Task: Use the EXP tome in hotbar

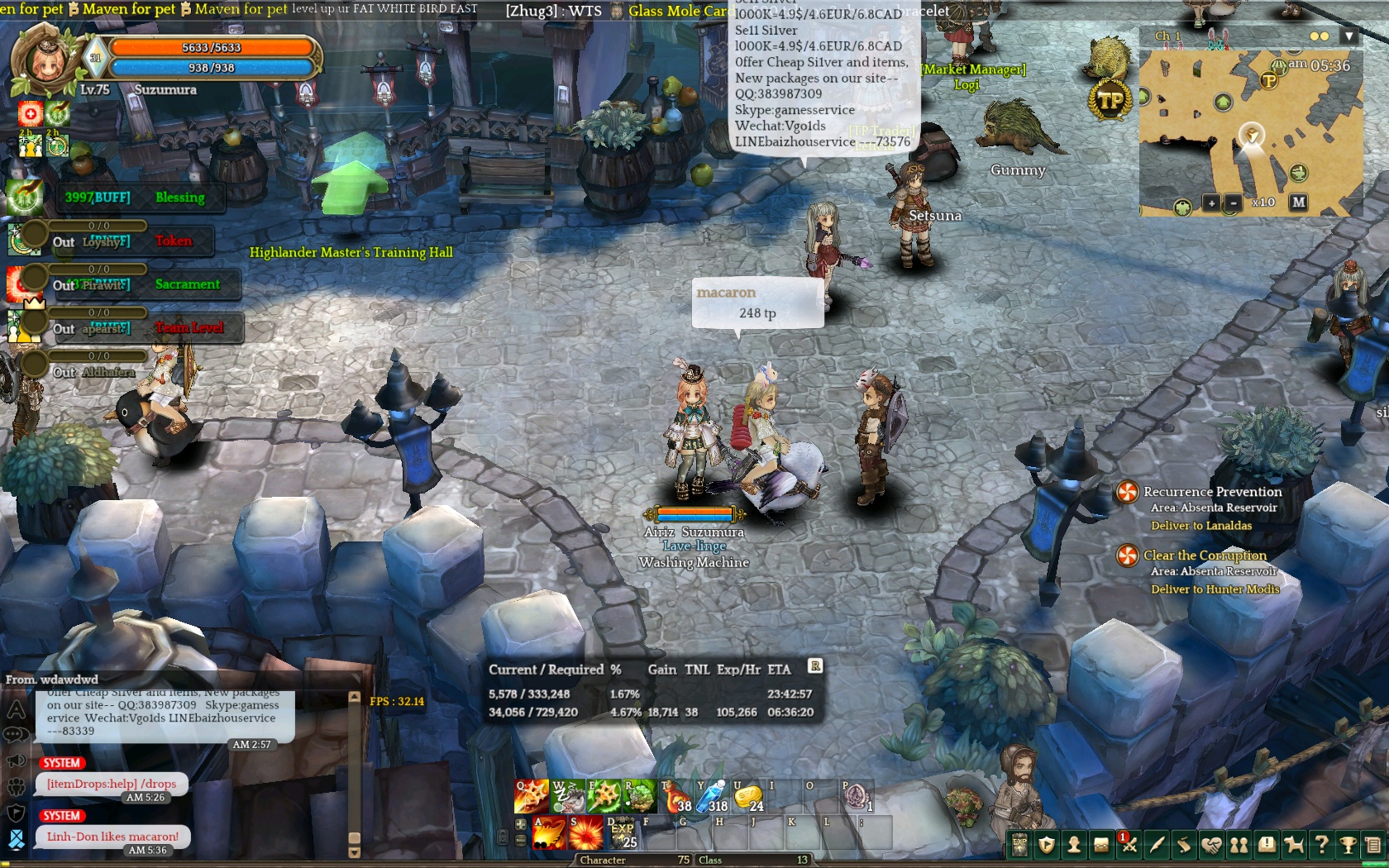Action: tap(622, 832)
